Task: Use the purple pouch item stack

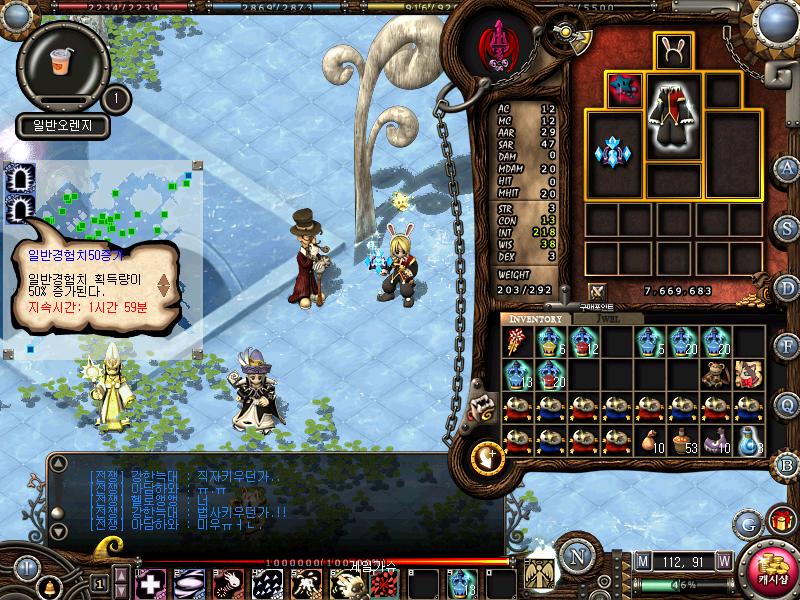Action: tap(717, 441)
